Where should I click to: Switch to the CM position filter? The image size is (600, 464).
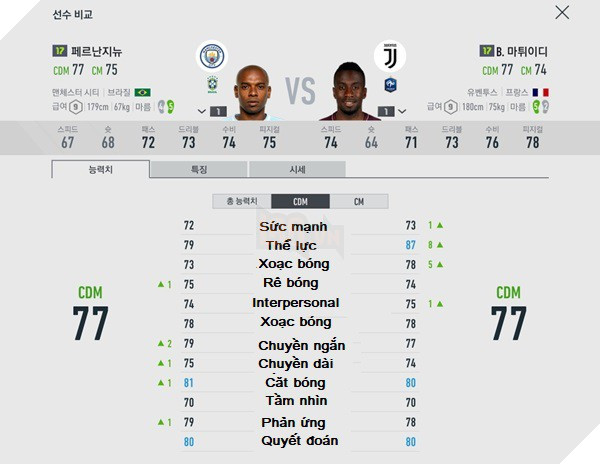(358, 201)
